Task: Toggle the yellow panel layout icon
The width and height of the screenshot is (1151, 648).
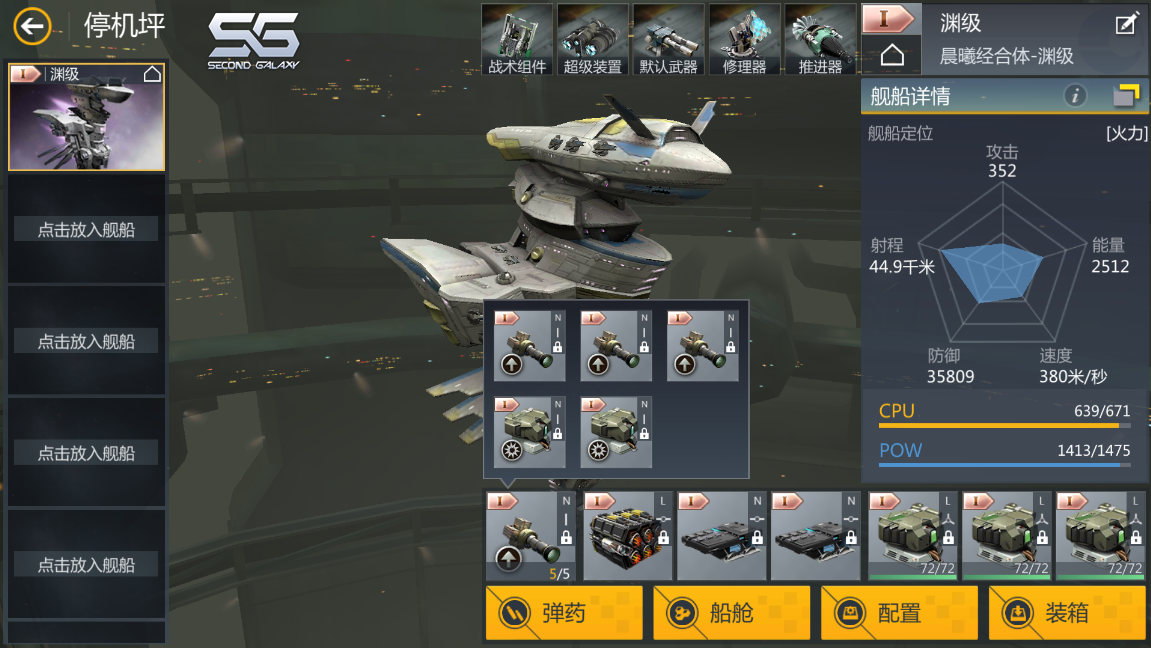Action: click(x=1126, y=96)
